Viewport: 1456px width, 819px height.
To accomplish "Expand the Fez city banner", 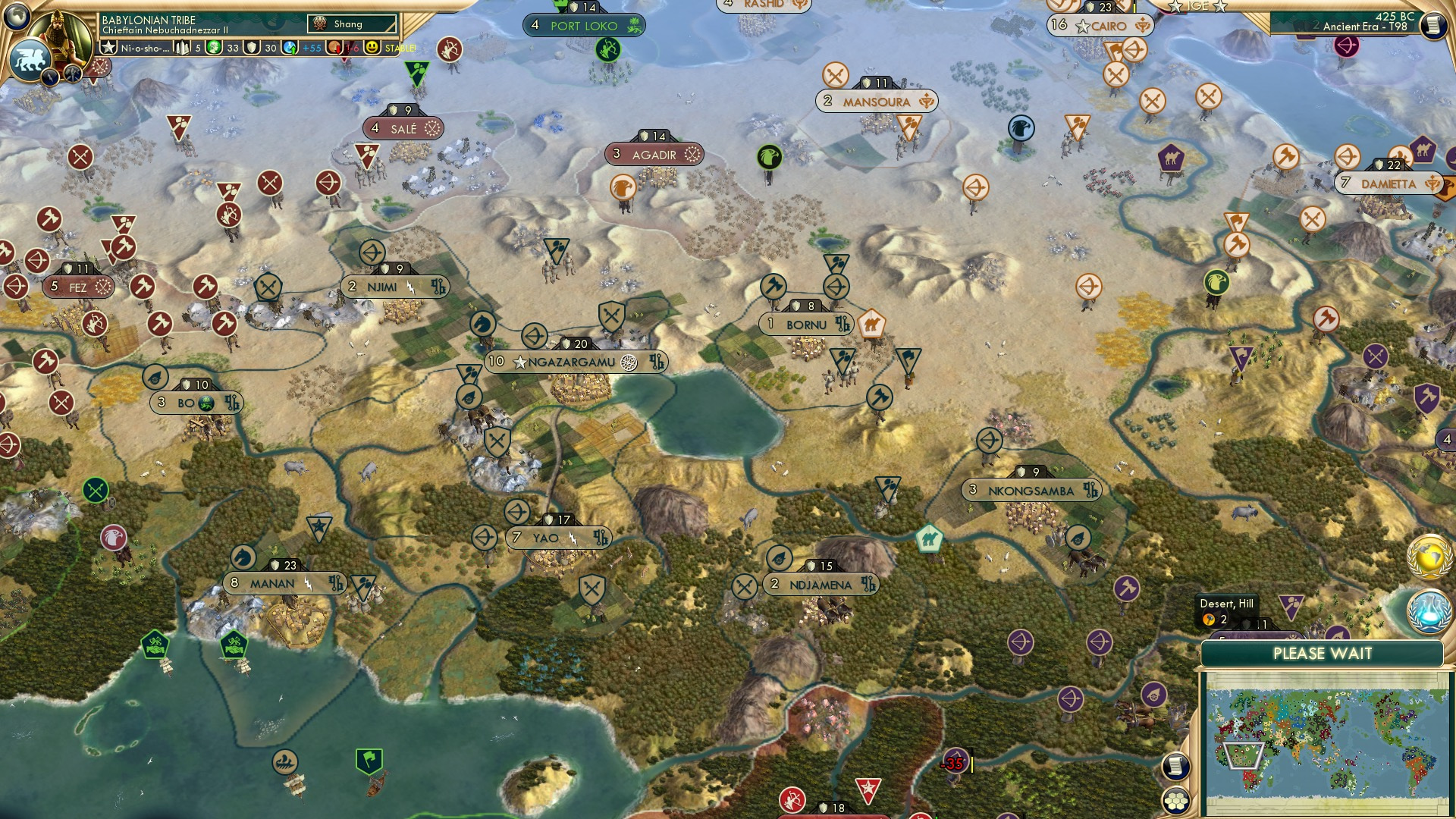I will pos(79,287).
